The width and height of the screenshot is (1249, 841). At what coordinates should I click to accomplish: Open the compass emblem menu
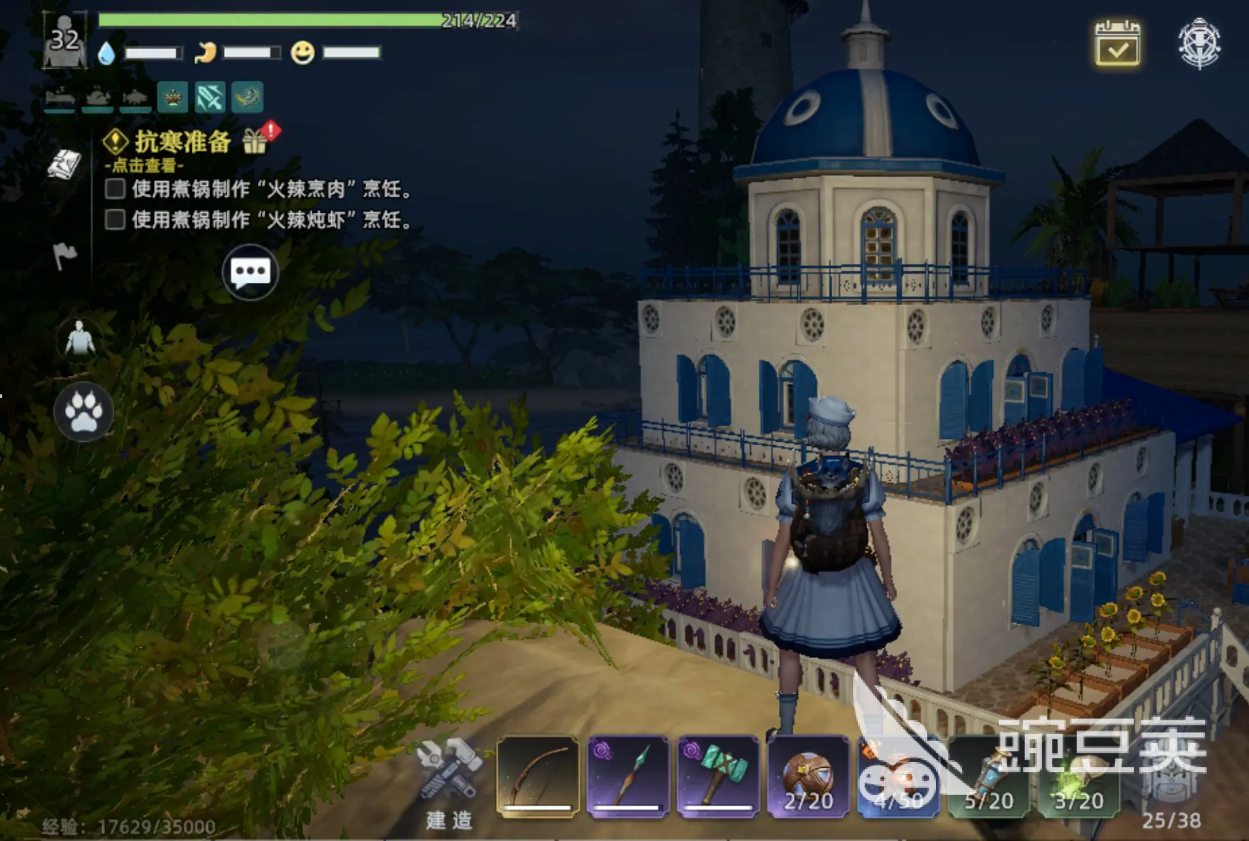(x=1199, y=43)
